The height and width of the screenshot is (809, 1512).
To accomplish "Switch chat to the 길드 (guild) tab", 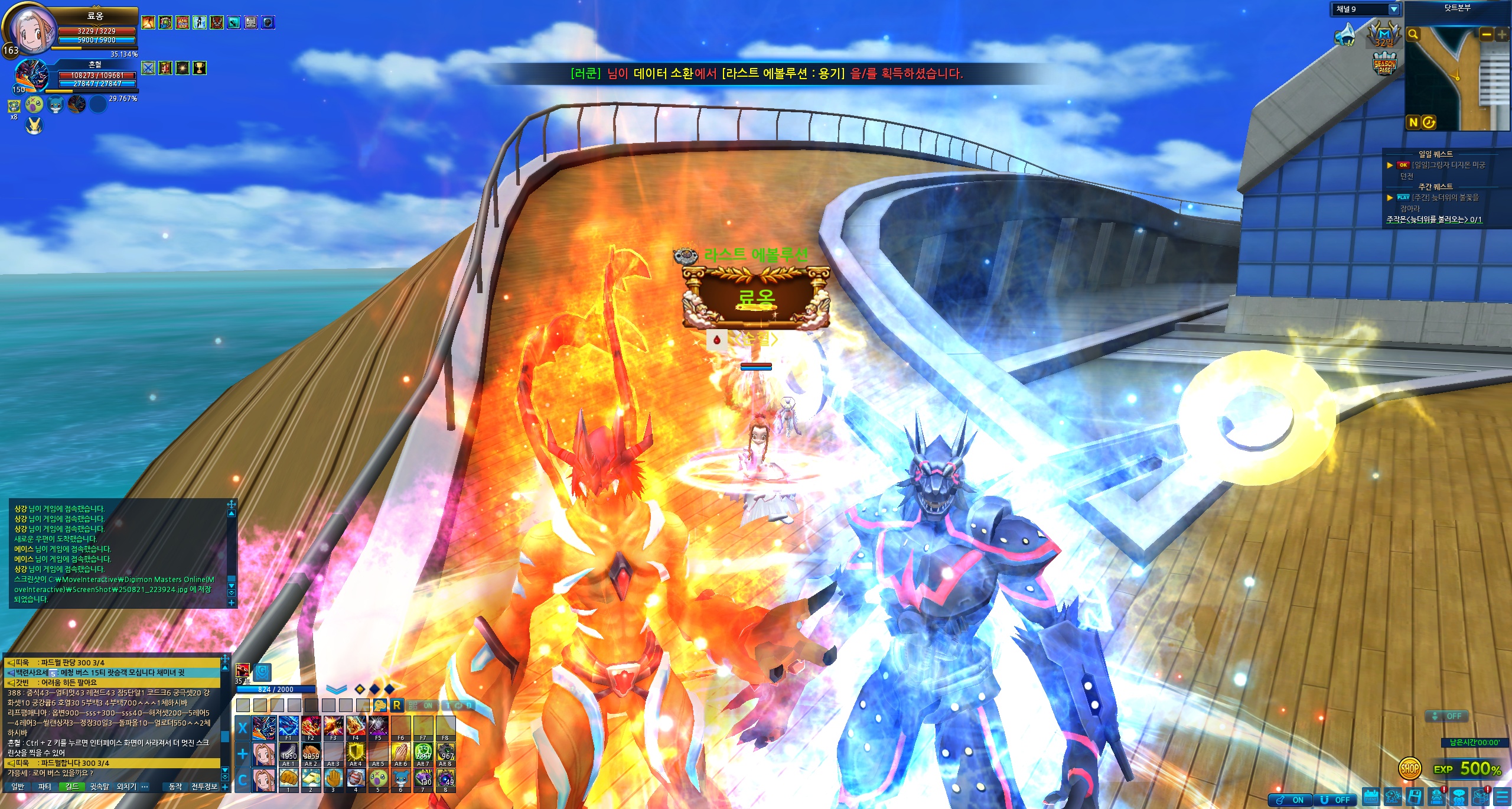I will tap(72, 787).
